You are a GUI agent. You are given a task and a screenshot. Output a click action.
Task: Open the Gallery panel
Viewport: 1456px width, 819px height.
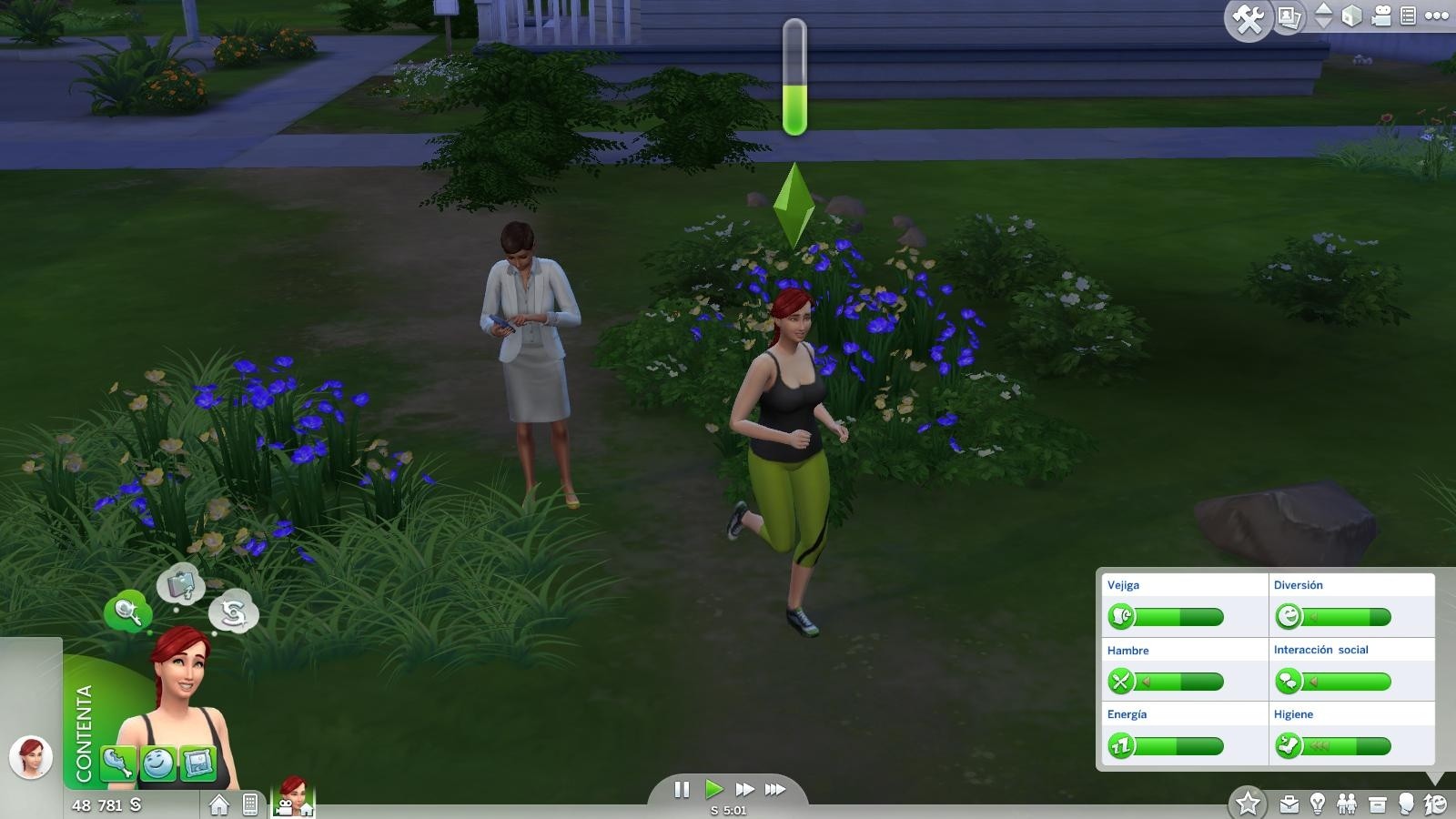click(1288, 16)
